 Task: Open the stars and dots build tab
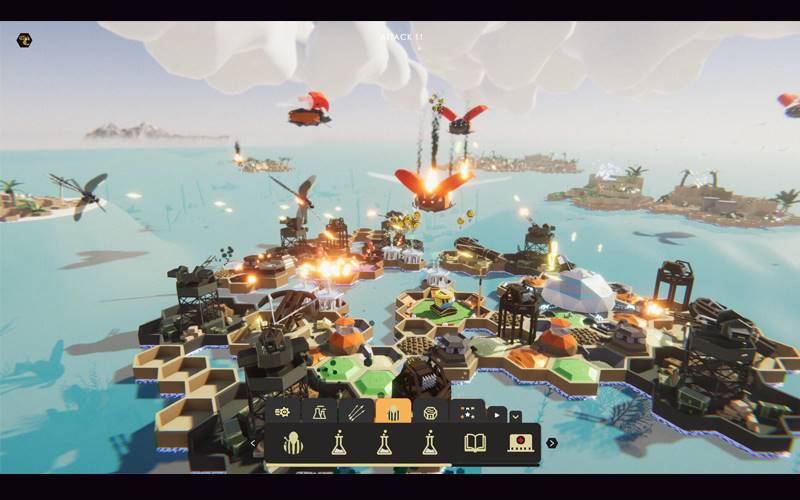coord(467,412)
